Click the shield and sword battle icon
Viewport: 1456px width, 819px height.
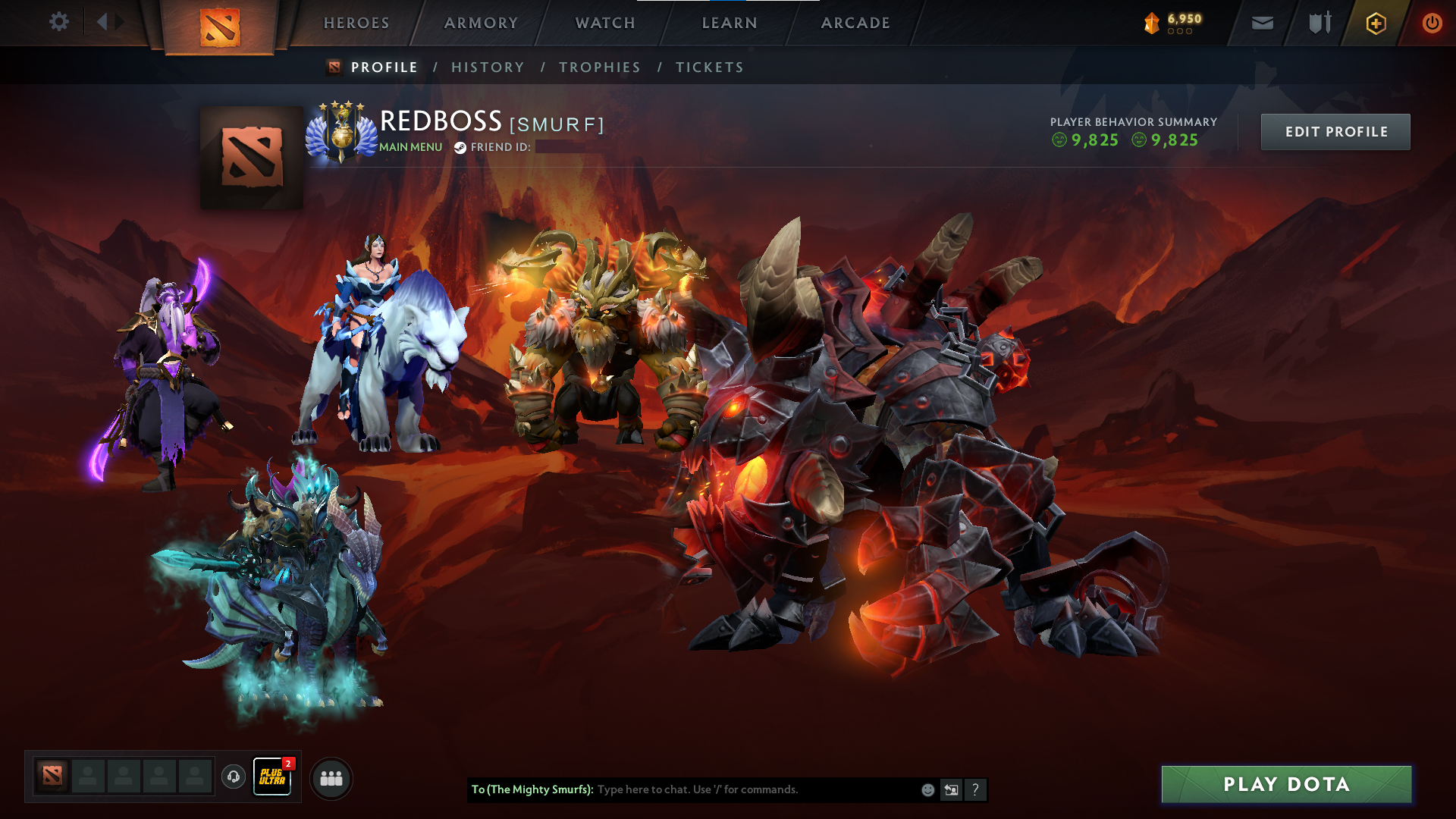1318,23
